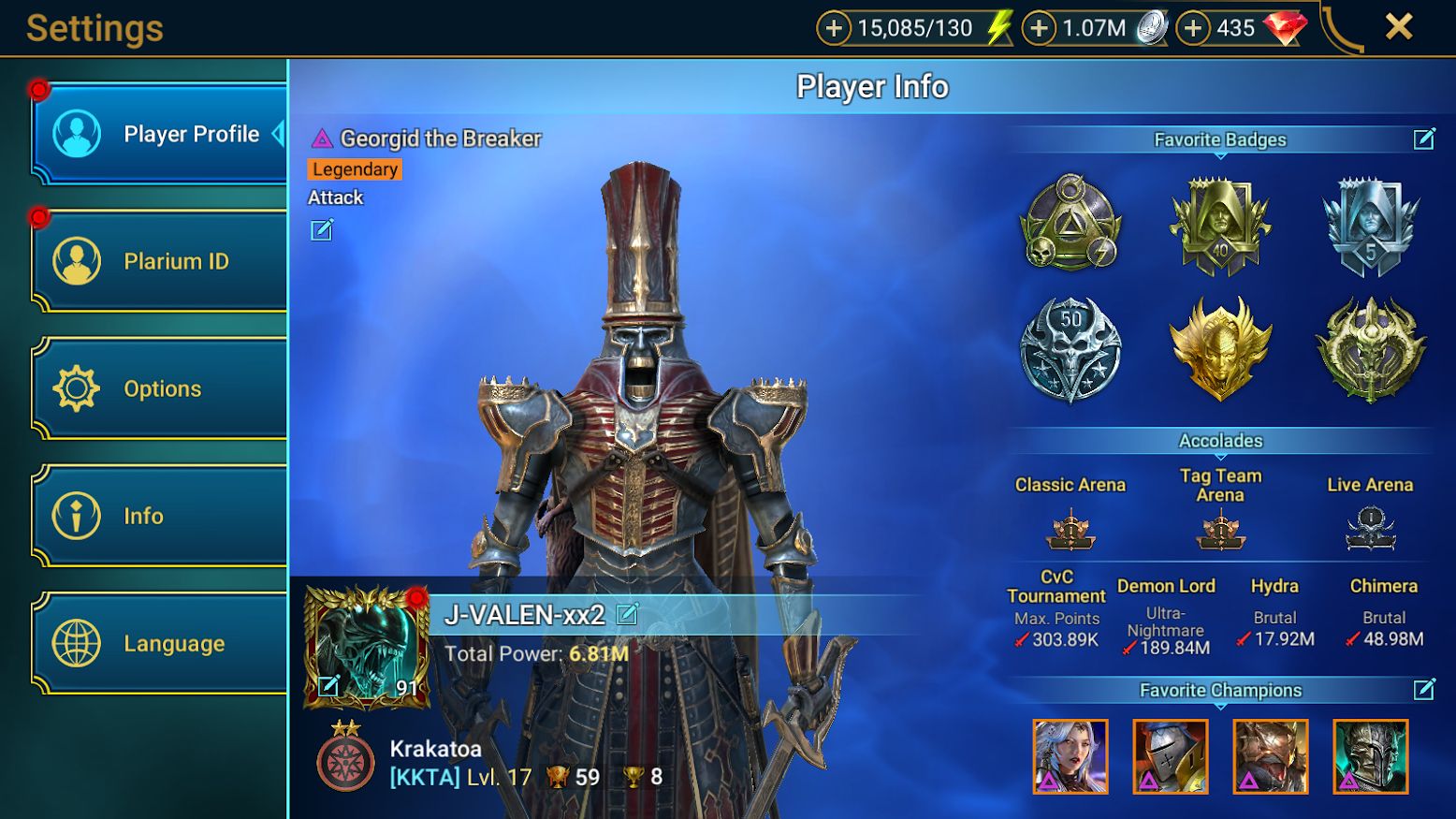The height and width of the screenshot is (819, 1456).
Task: Add silver using the plus button
Action: [1039, 28]
